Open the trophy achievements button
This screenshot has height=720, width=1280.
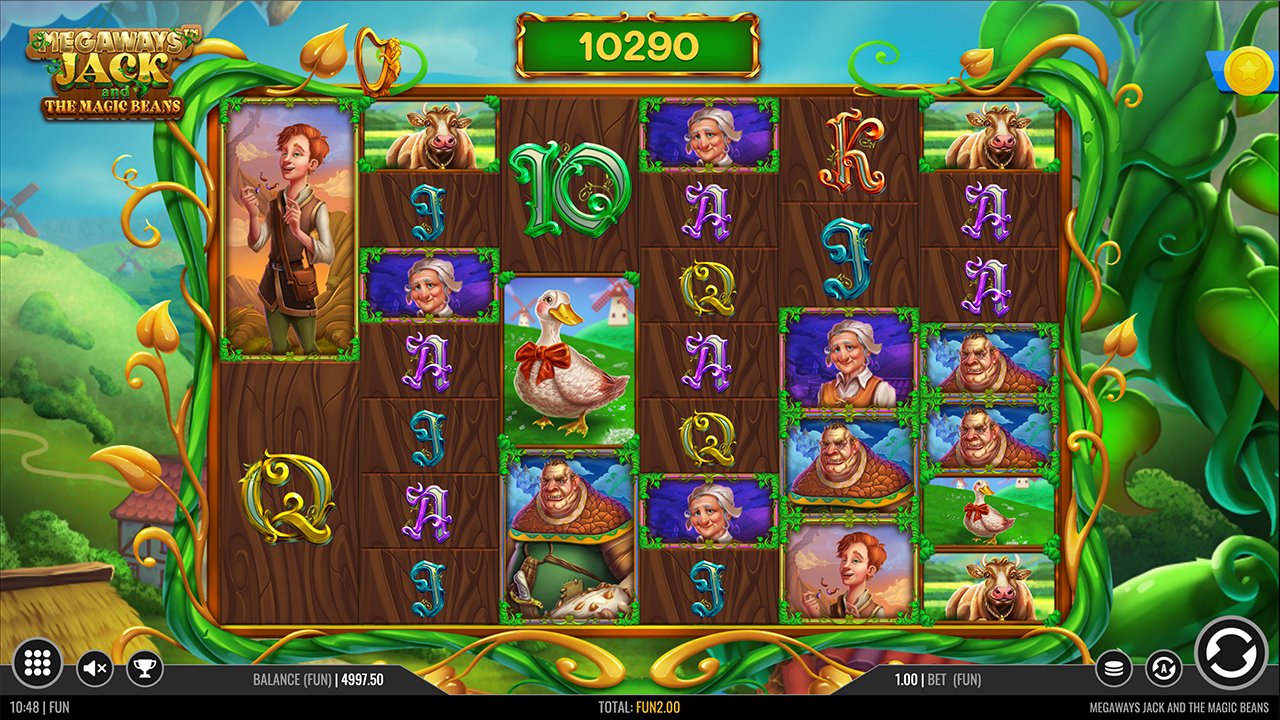[145, 667]
